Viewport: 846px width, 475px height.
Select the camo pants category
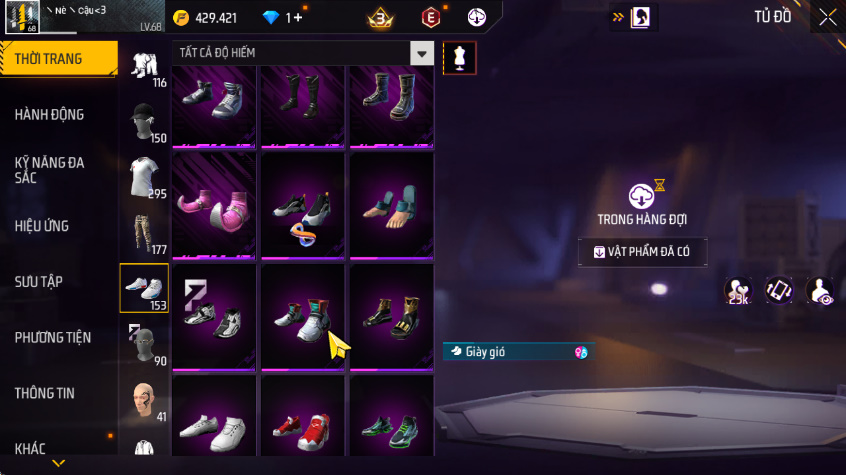click(x=143, y=234)
